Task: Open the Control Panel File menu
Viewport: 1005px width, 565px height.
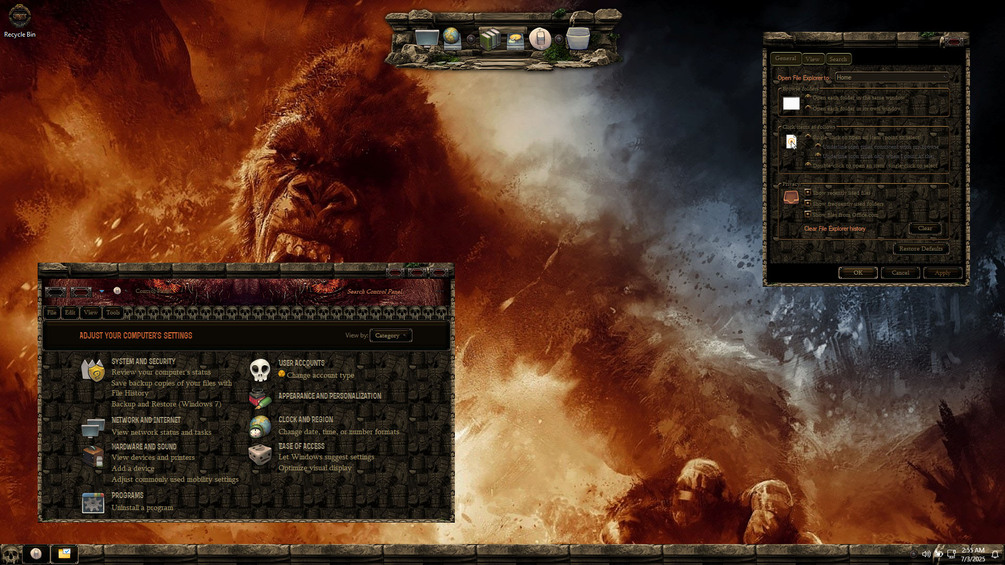Action: coord(52,313)
